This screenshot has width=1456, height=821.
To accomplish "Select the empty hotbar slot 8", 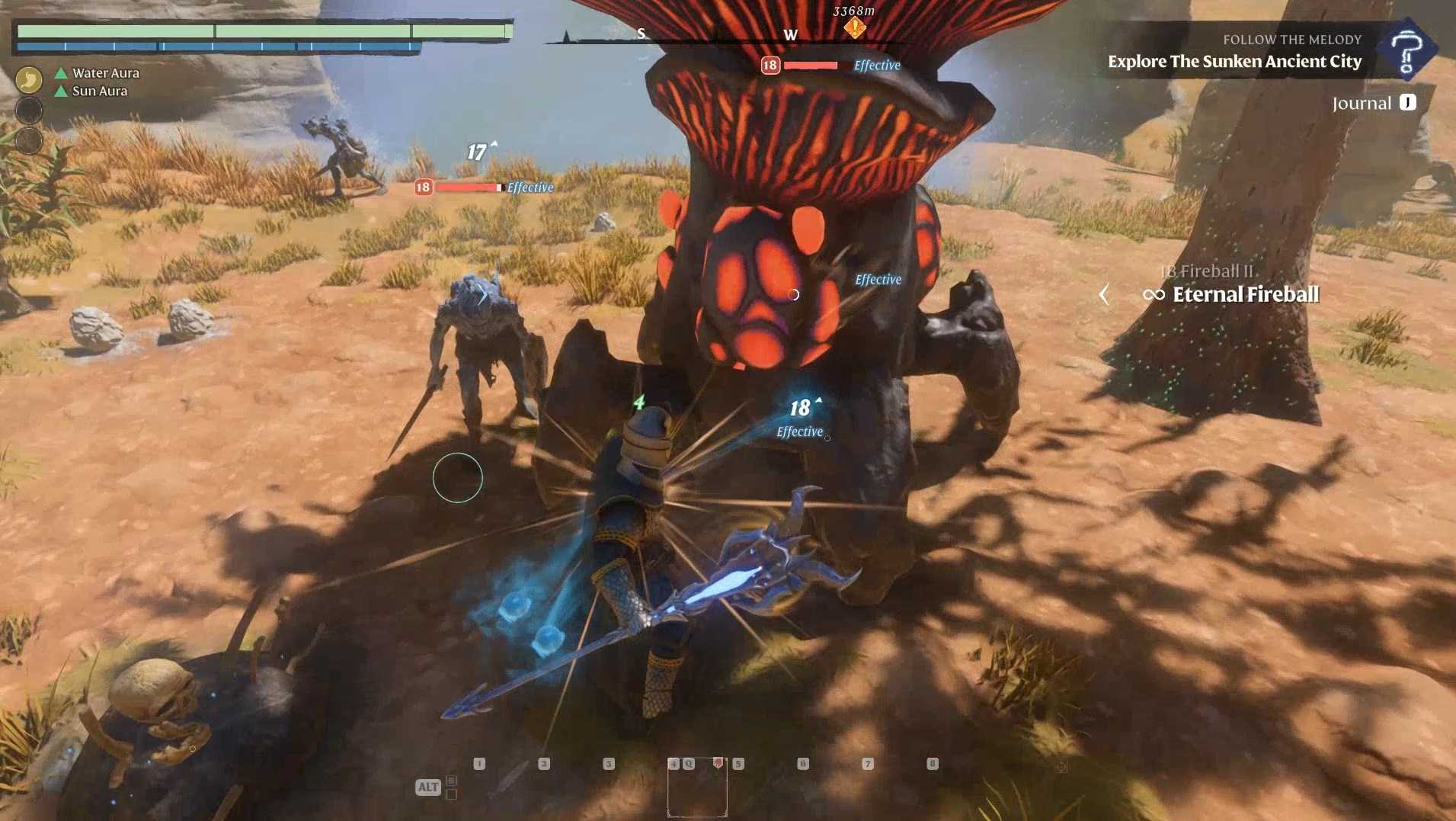I will (x=933, y=762).
